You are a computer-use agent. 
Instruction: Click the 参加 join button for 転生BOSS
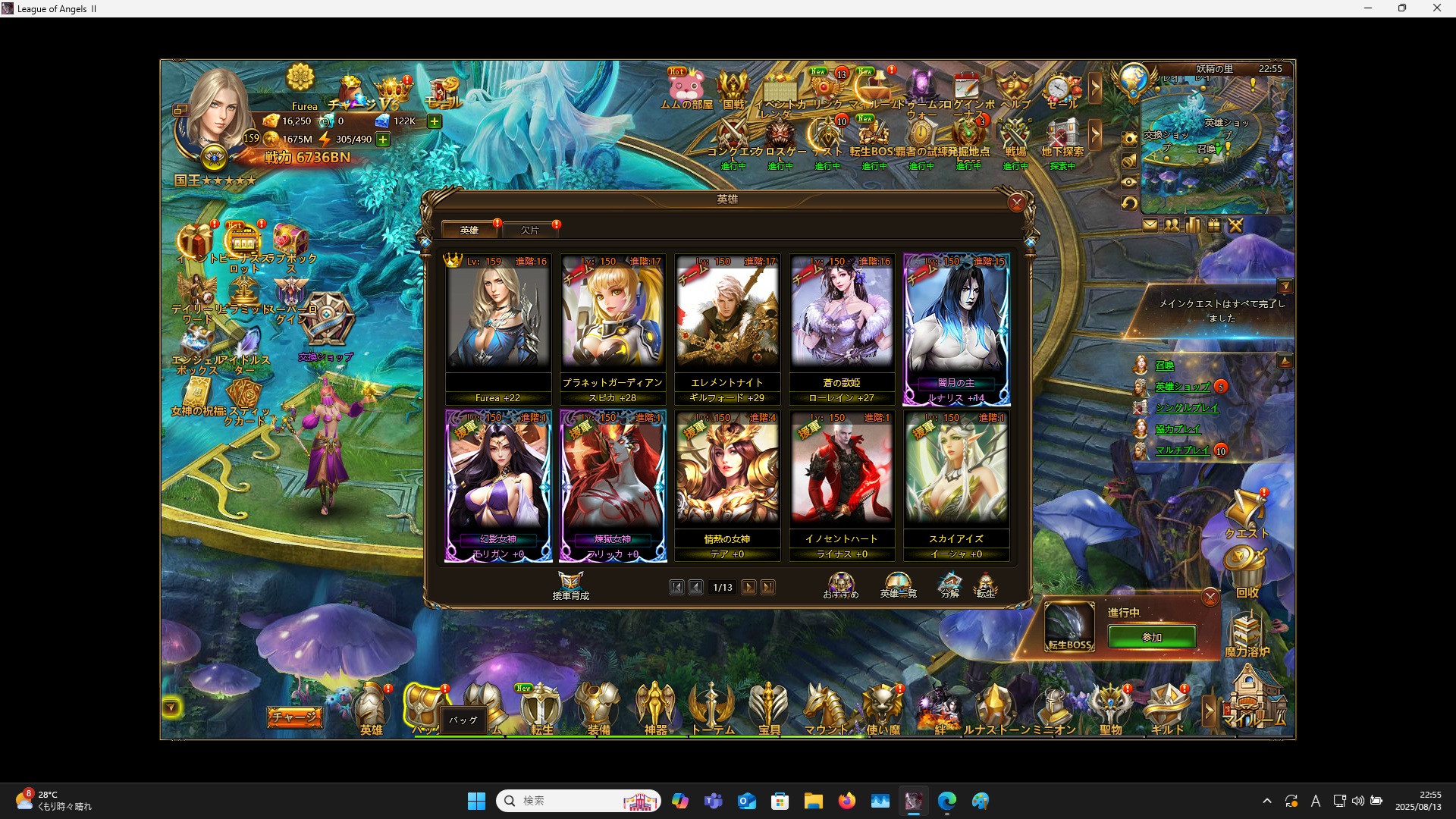coord(1151,638)
